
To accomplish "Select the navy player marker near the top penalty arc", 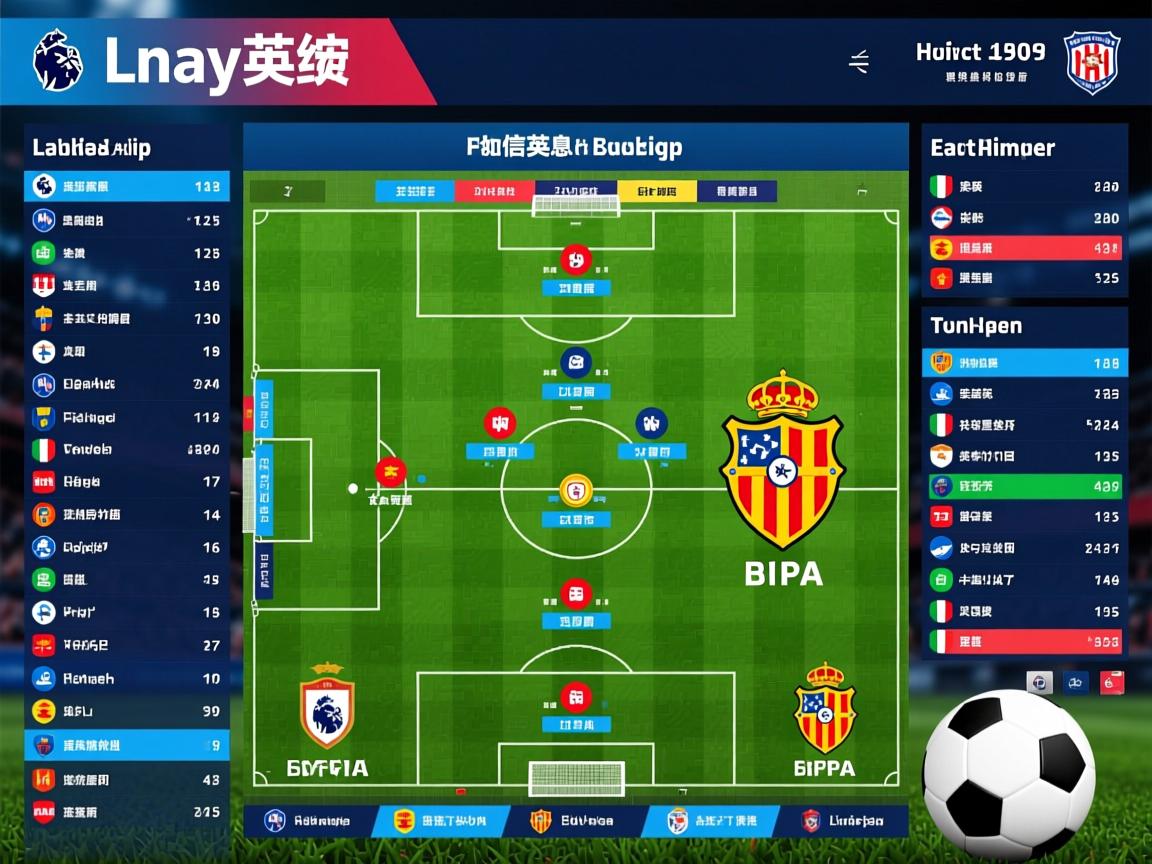I will (x=576, y=362).
